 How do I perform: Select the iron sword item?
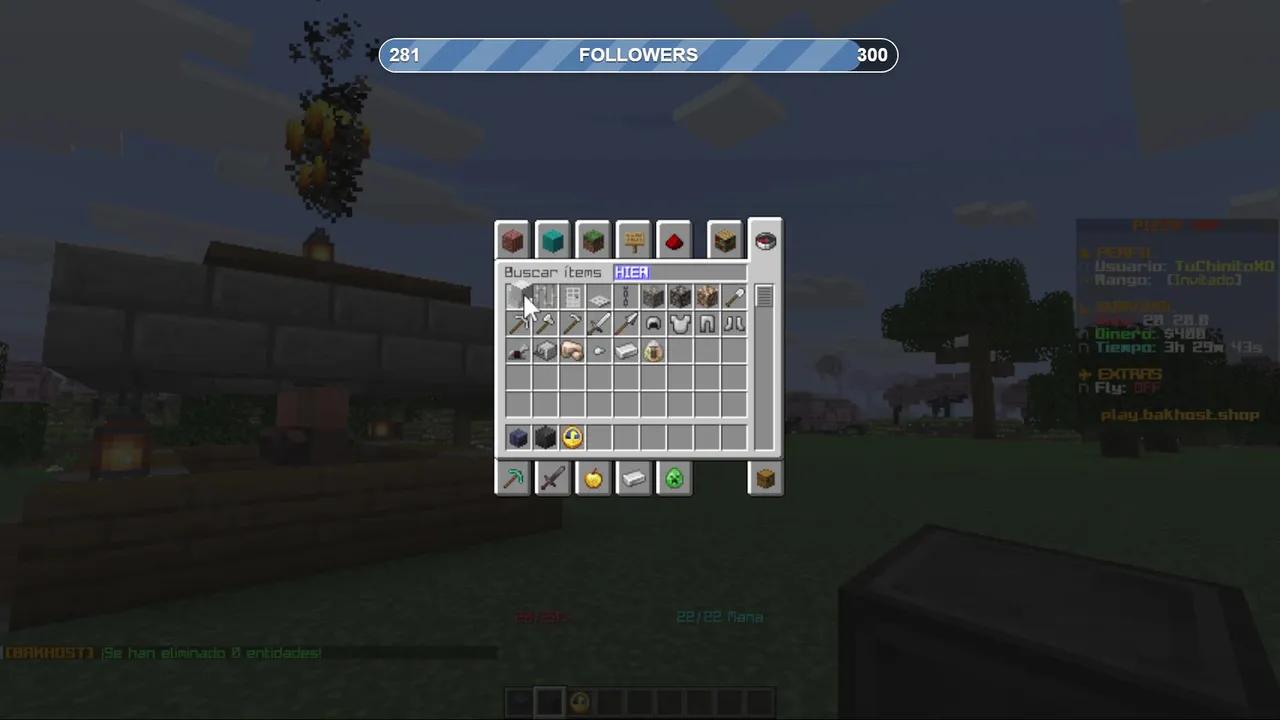pyautogui.click(x=599, y=323)
